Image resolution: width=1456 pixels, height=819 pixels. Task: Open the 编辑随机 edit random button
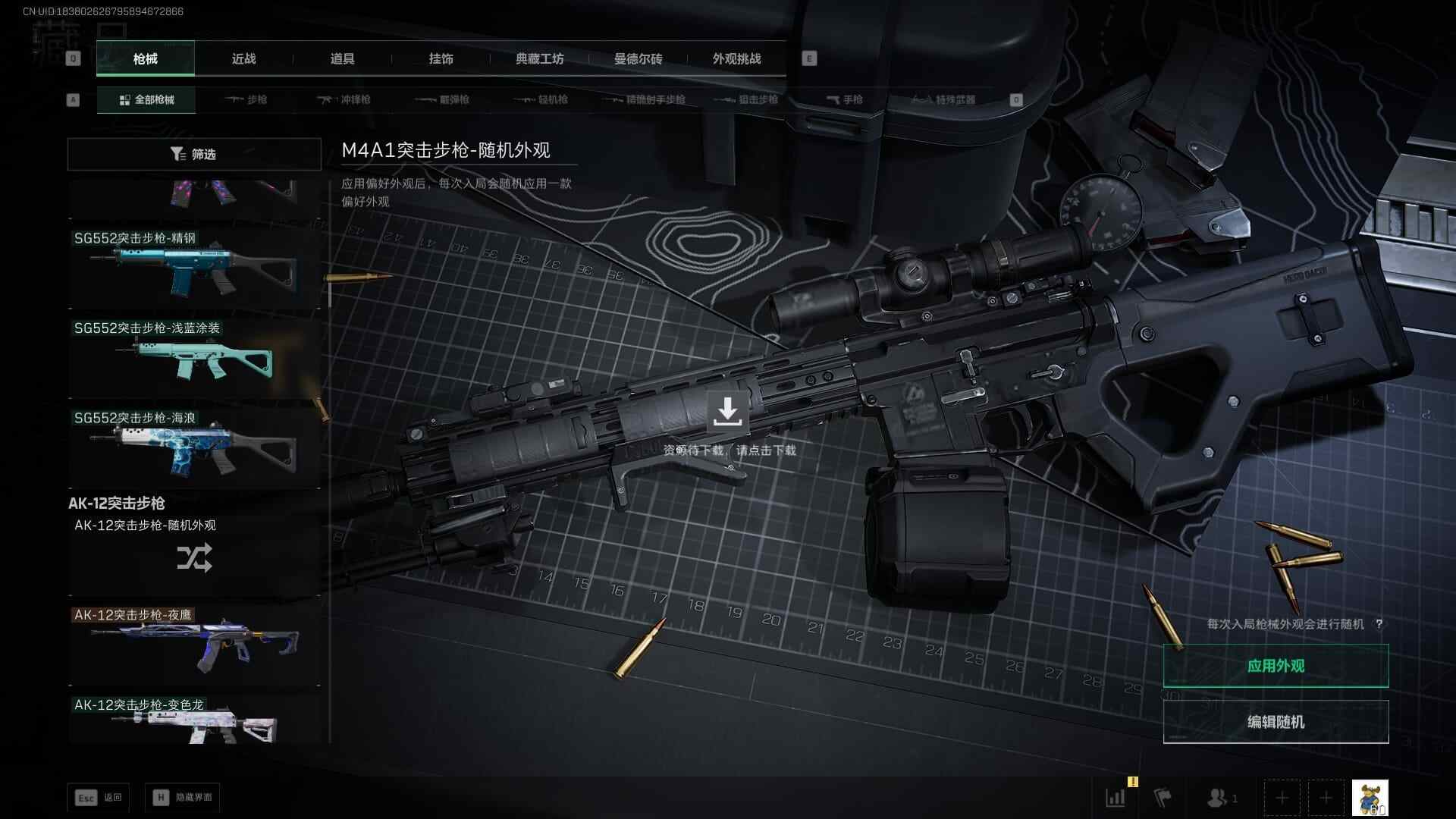(1276, 722)
